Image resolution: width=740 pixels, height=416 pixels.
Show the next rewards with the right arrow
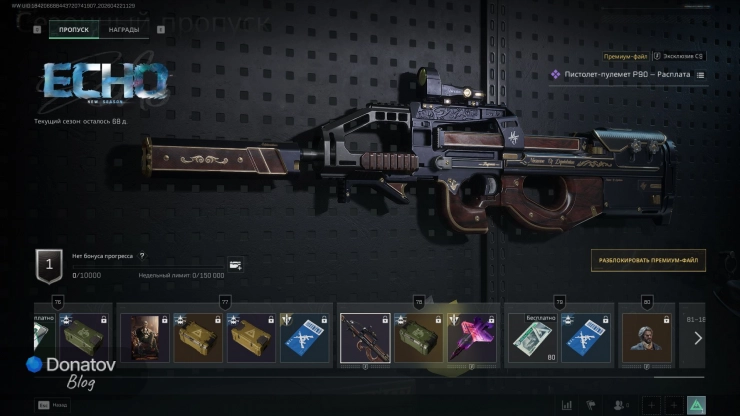[698, 338]
